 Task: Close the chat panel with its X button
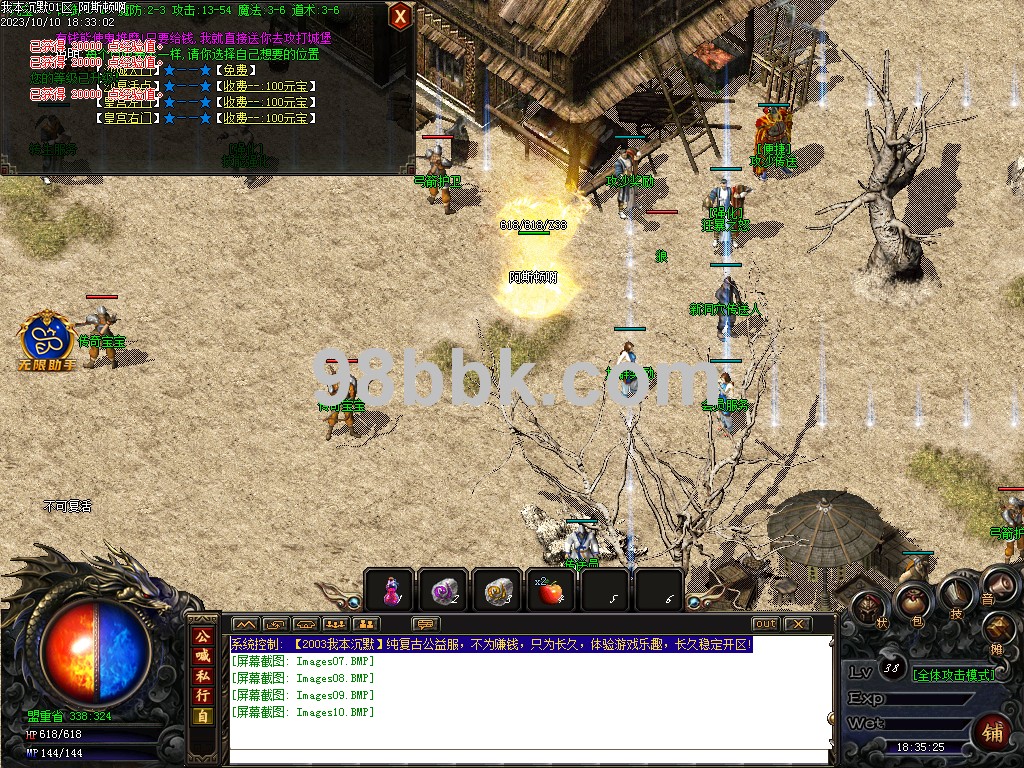pyautogui.click(x=797, y=624)
